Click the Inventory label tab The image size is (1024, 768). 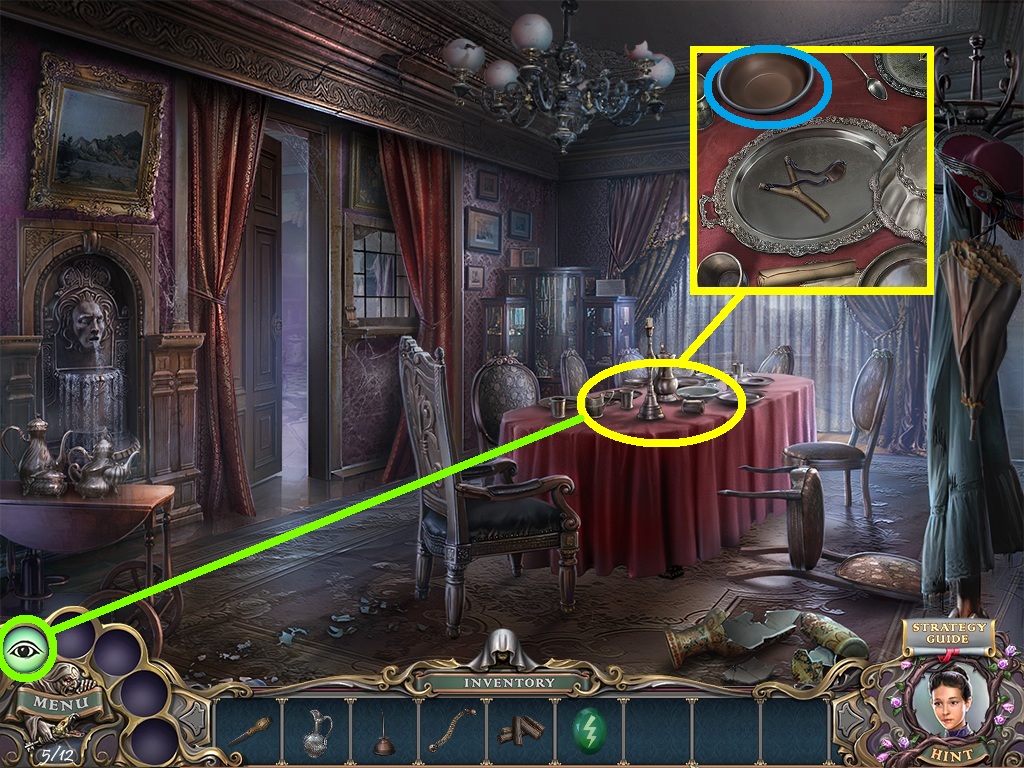tap(508, 683)
